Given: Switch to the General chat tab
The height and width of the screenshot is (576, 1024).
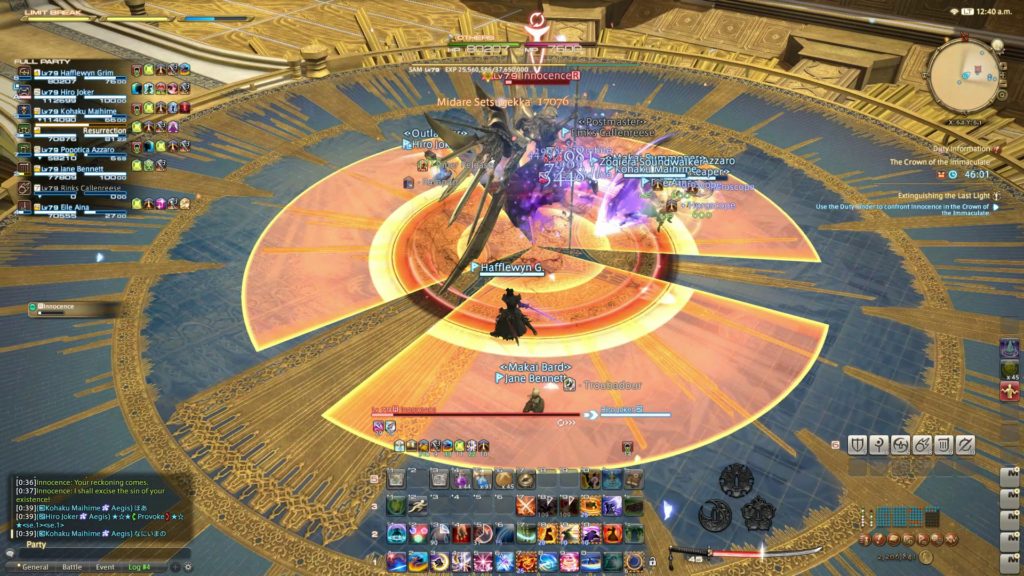Looking at the screenshot, I should pyautogui.click(x=35, y=566).
